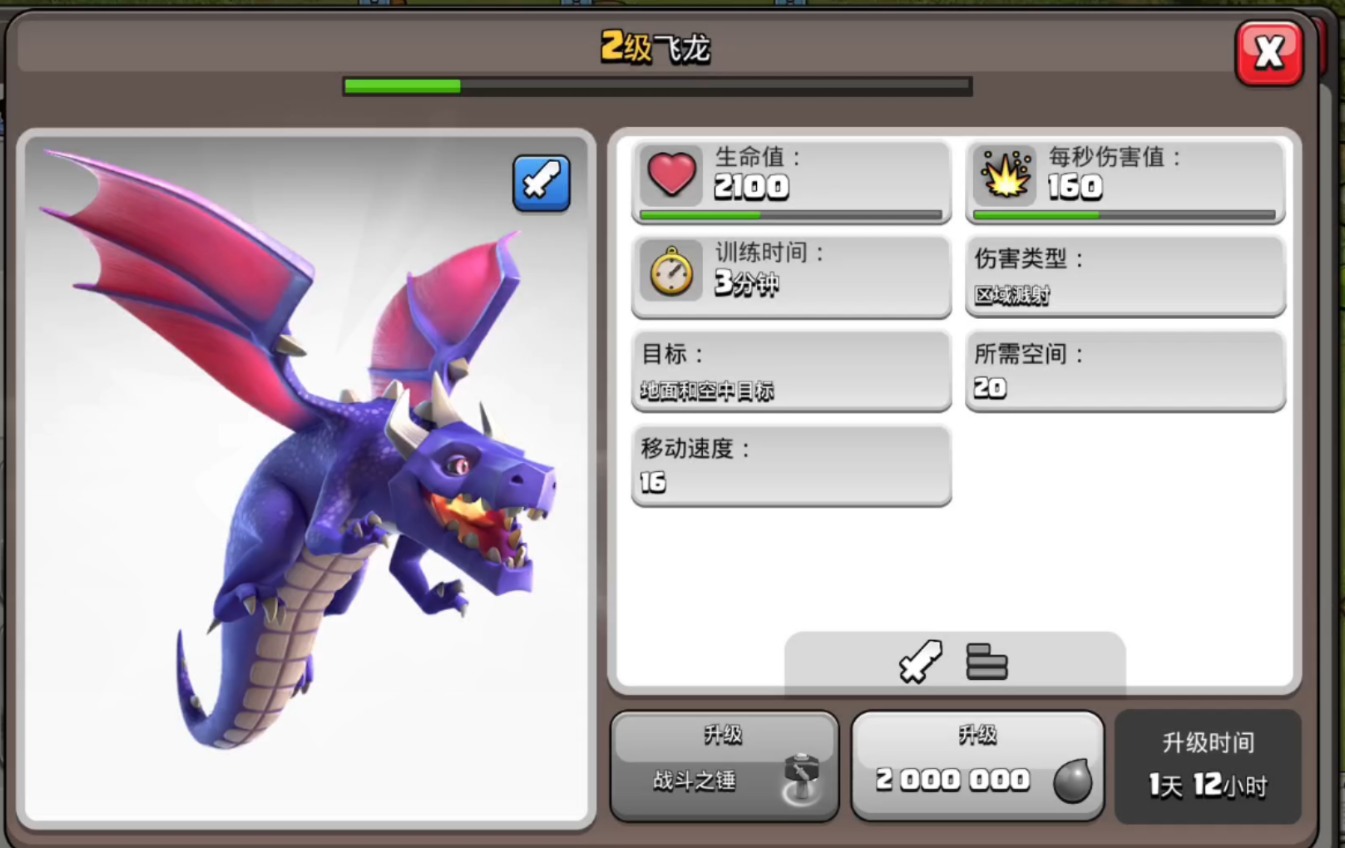Upgrade dragon for 2 000 000 elixir
1345x848 pixels.
[x=977, y=766]
